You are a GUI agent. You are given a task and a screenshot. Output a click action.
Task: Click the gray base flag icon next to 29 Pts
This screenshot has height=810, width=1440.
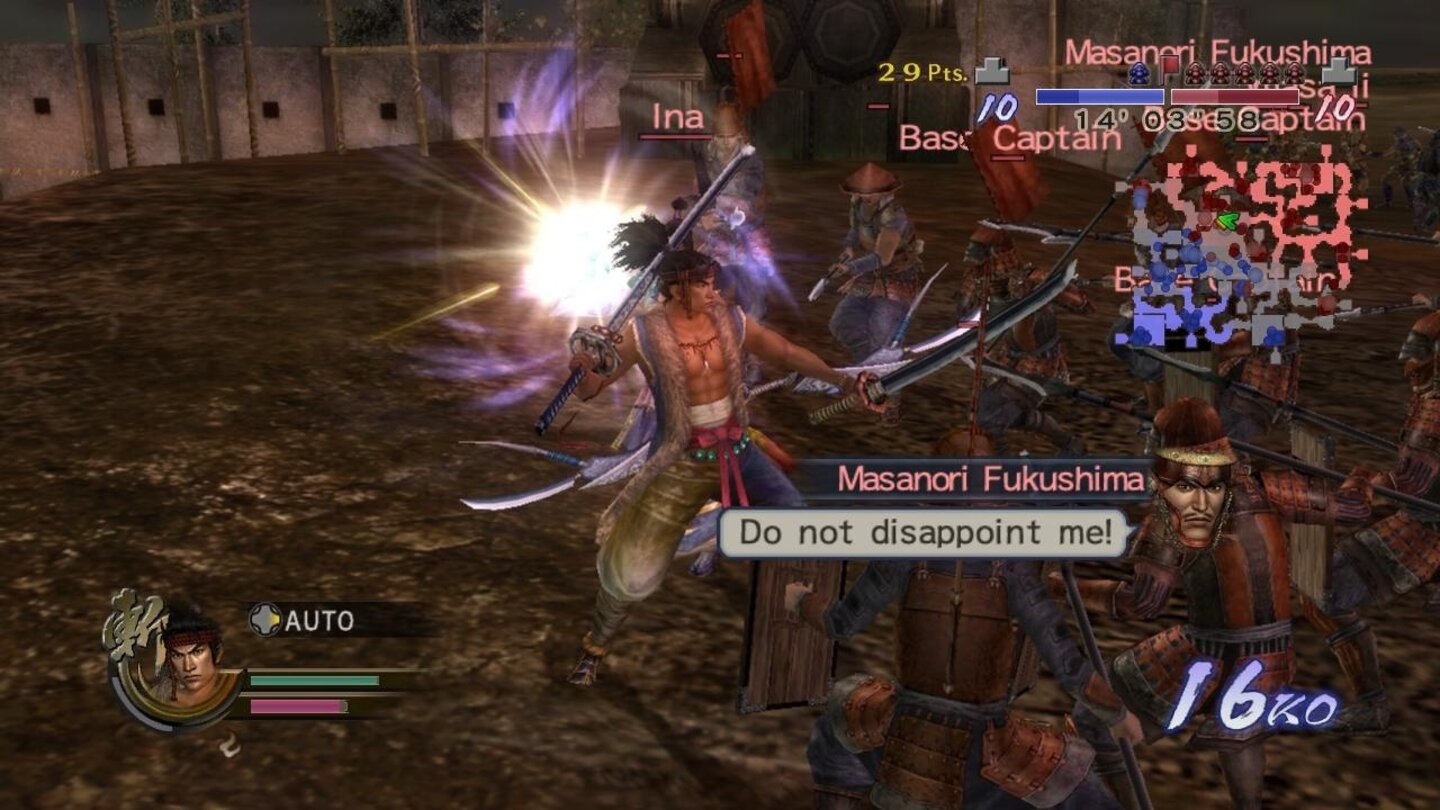point(992,72)
